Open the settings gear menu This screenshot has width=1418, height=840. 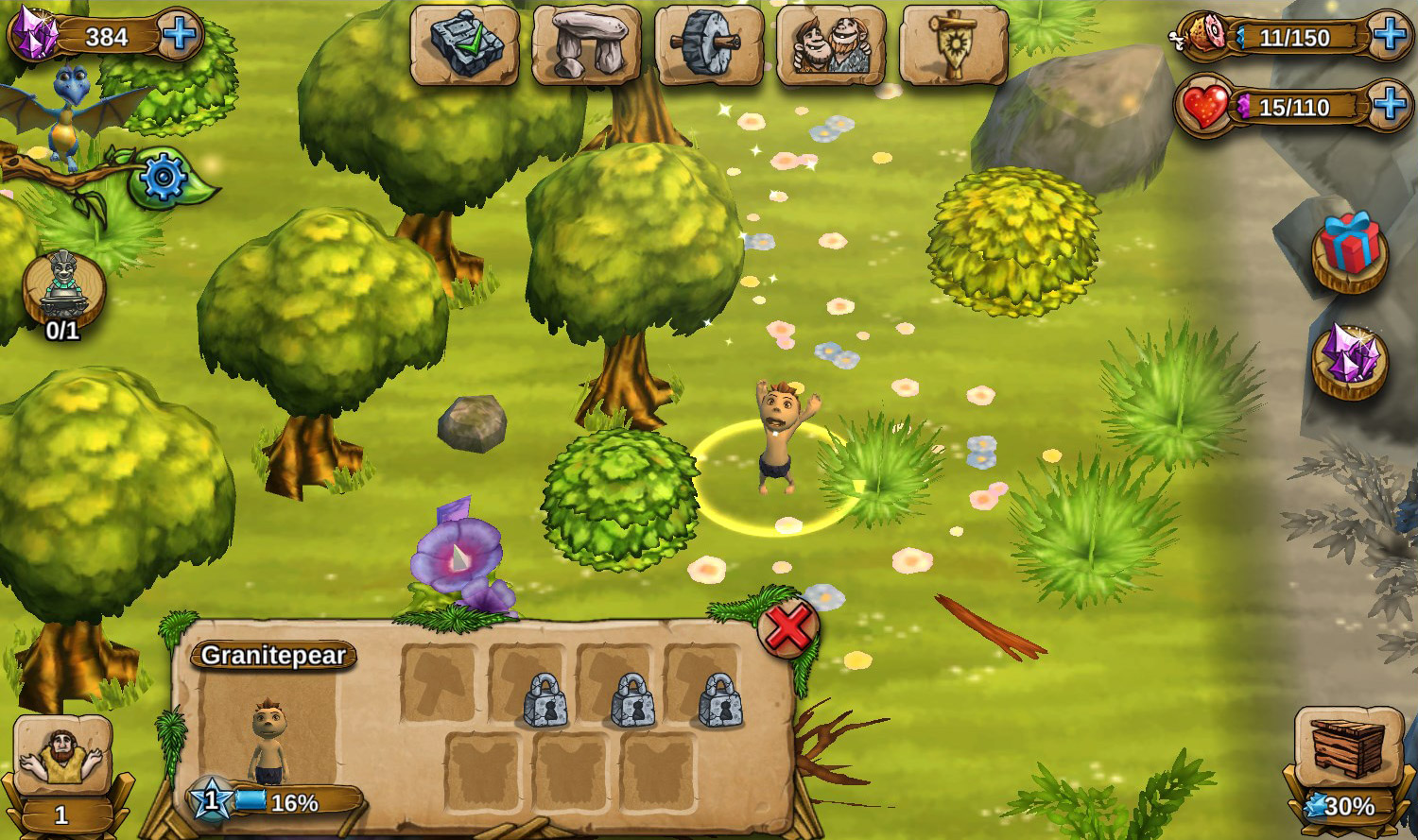[163, 175]
